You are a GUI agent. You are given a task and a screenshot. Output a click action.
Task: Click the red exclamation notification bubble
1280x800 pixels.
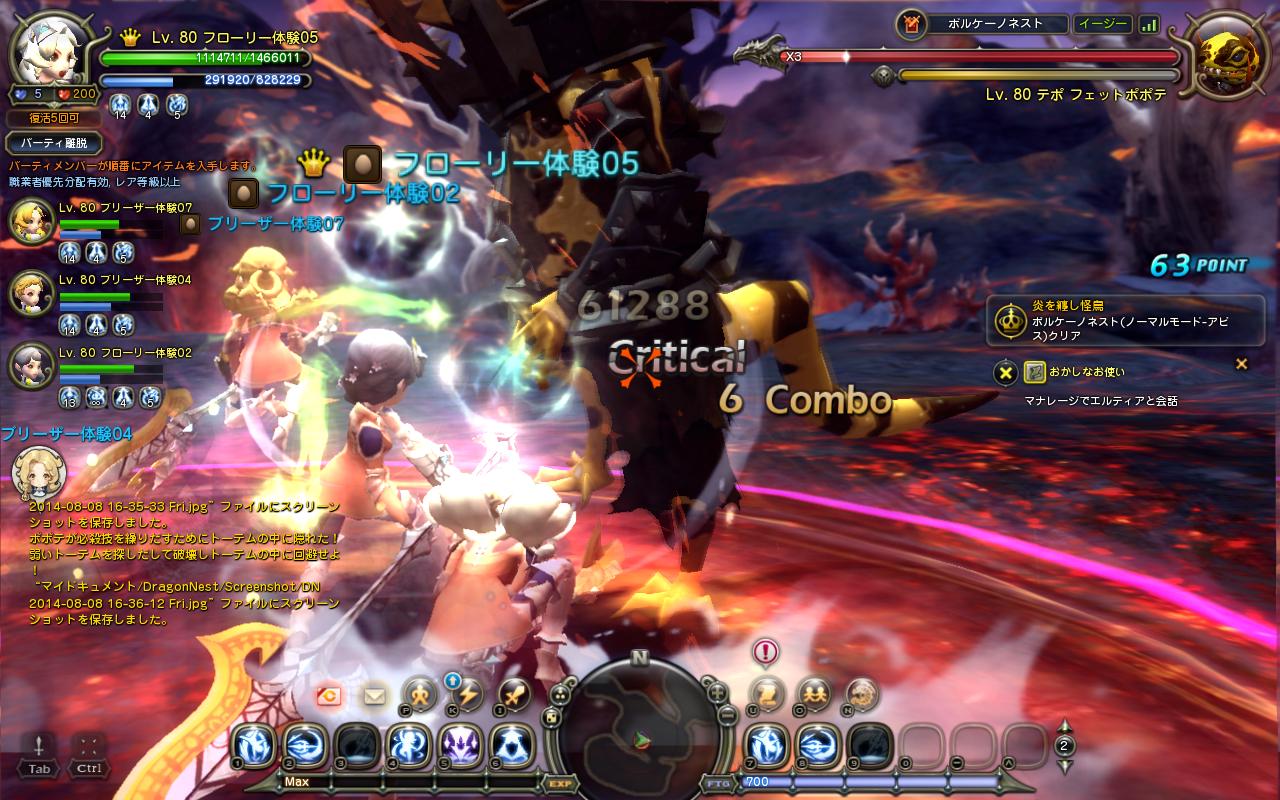[766, 653]
